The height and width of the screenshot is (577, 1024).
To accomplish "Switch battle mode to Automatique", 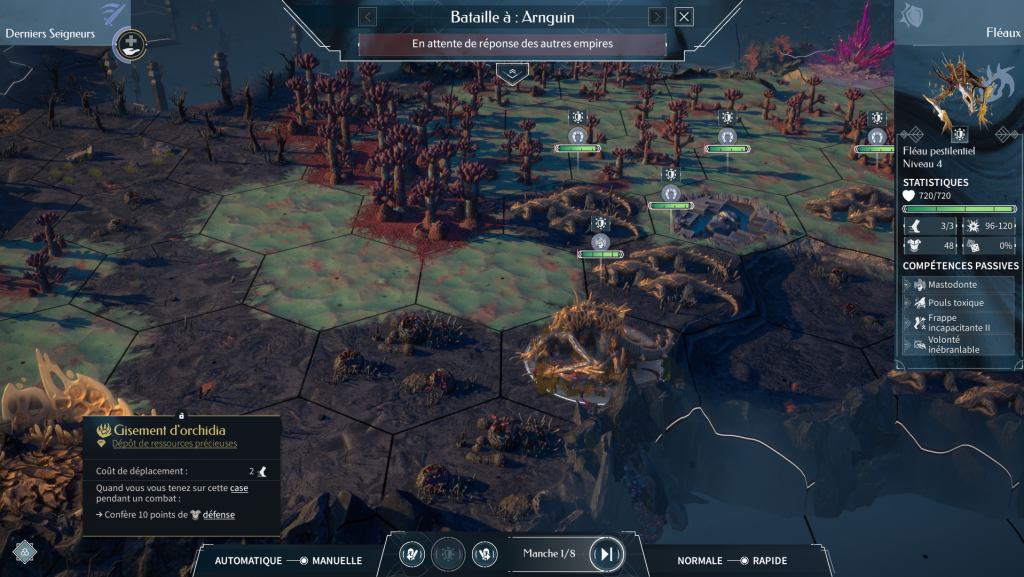I will point(248,561).
